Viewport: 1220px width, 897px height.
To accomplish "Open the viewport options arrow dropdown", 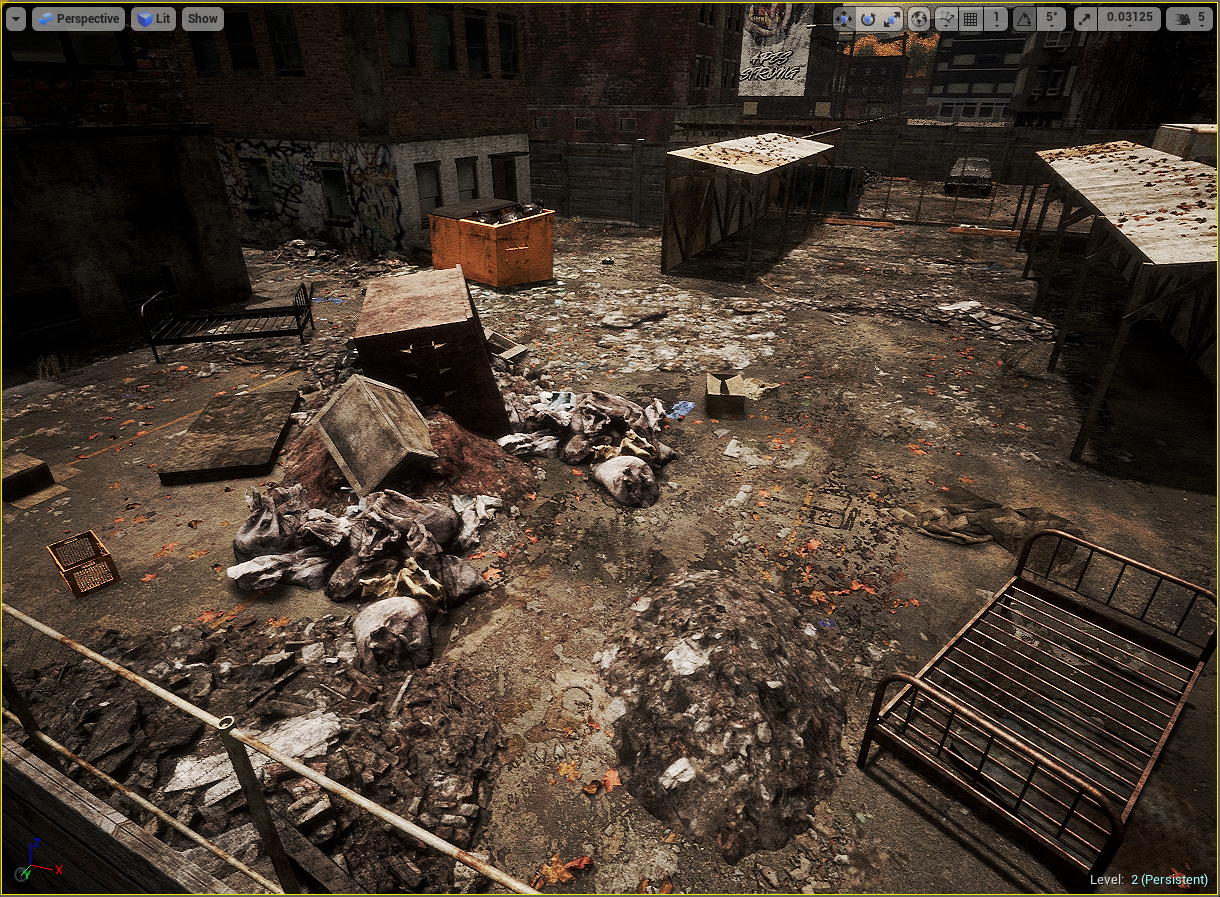I will point(16,19).
